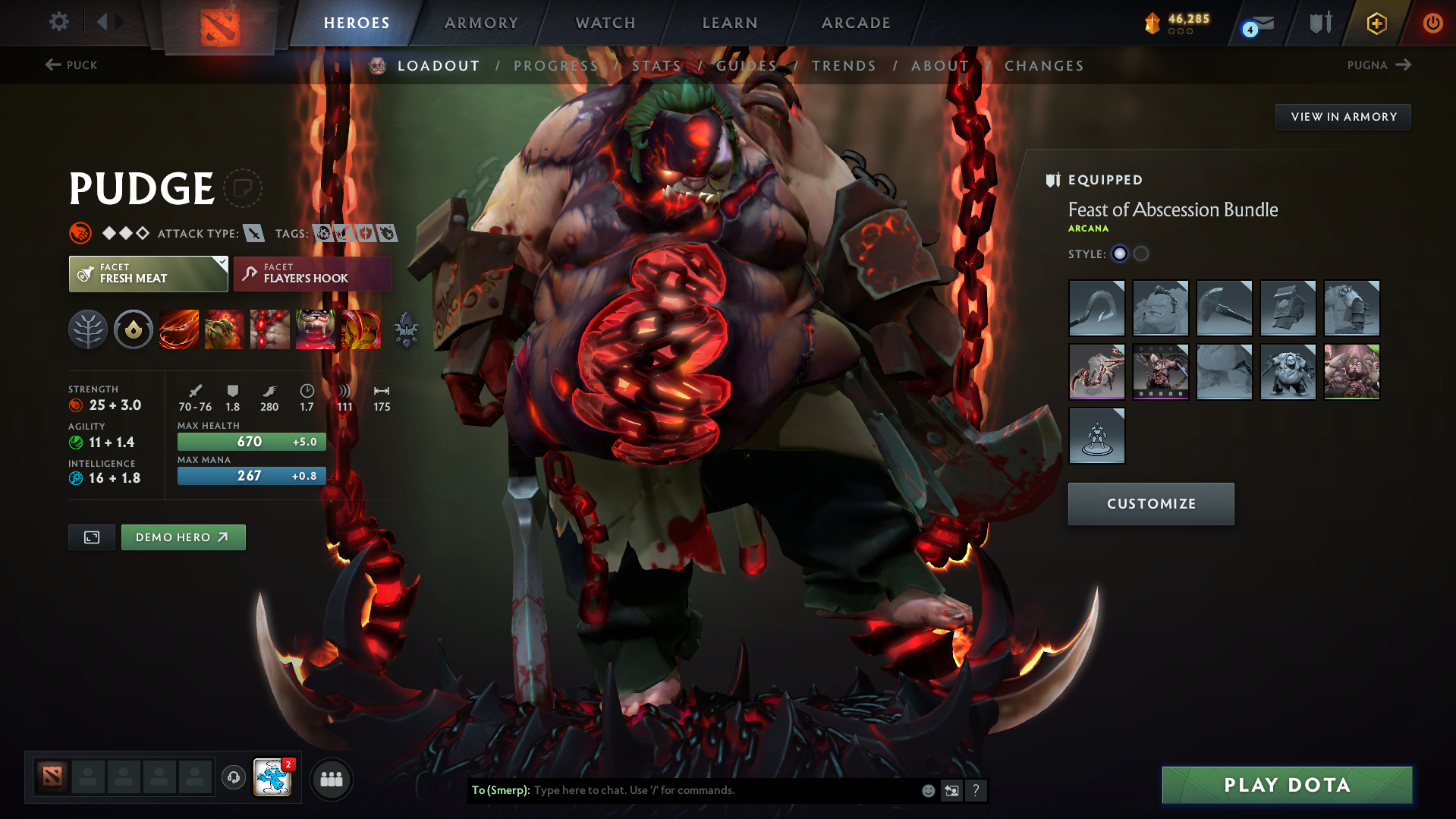Click the VIEW IN ARMORY button
Screen dimensions: 1456x819
1343,116
